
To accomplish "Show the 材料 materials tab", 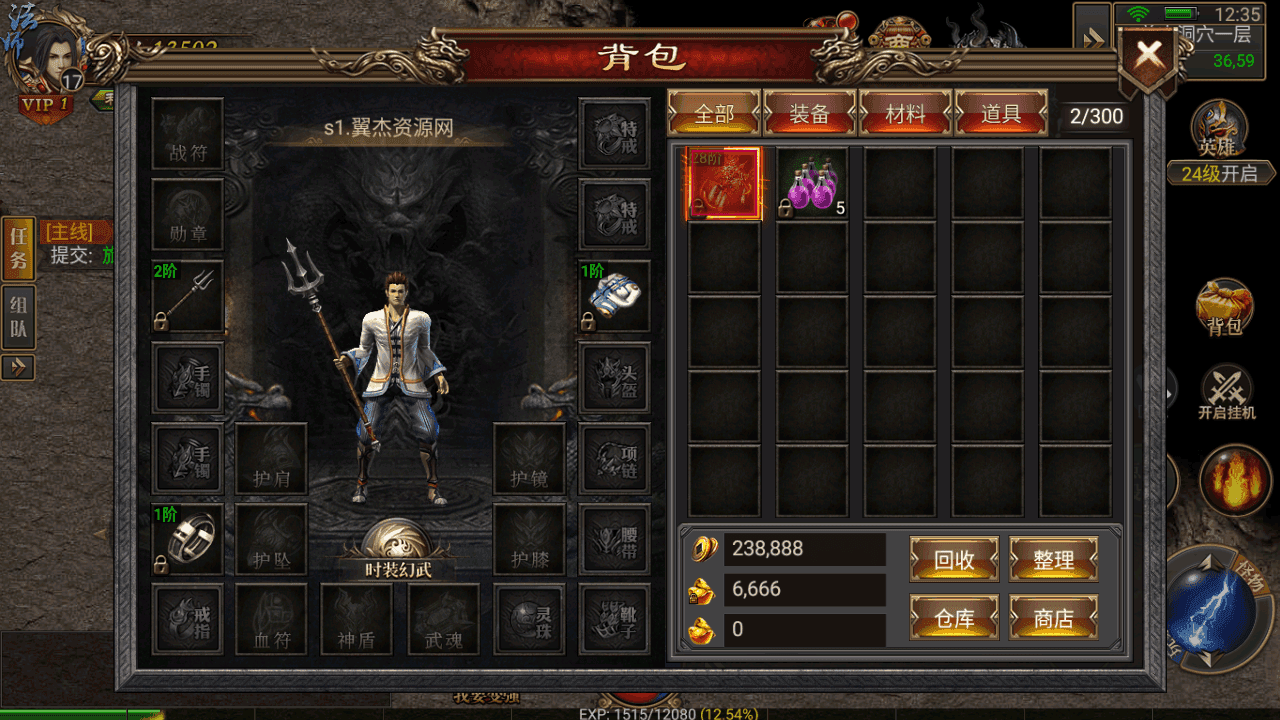I will [x=905, y=114].
